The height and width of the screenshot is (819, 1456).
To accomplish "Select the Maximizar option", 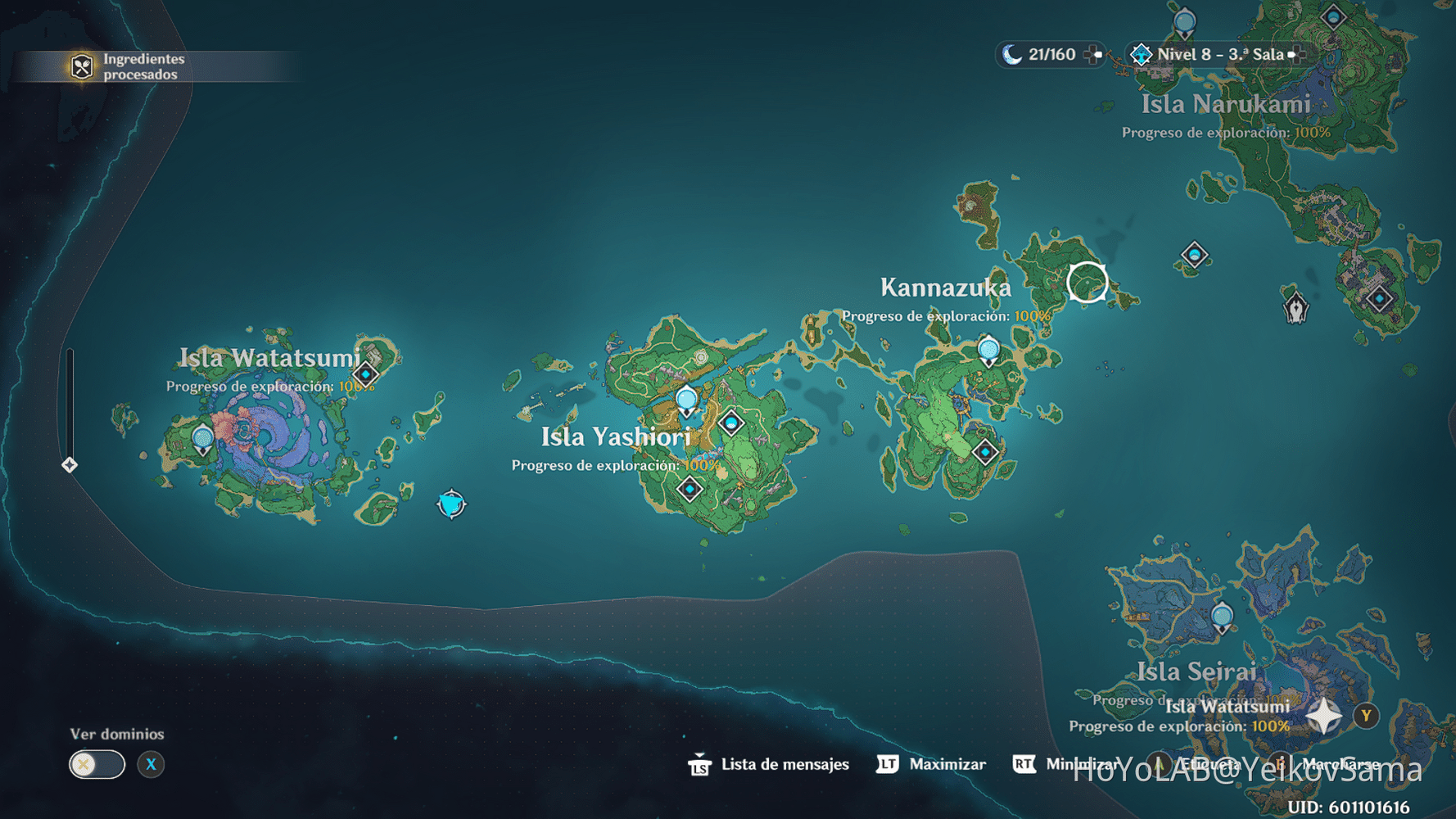I will tap(947, 764).
